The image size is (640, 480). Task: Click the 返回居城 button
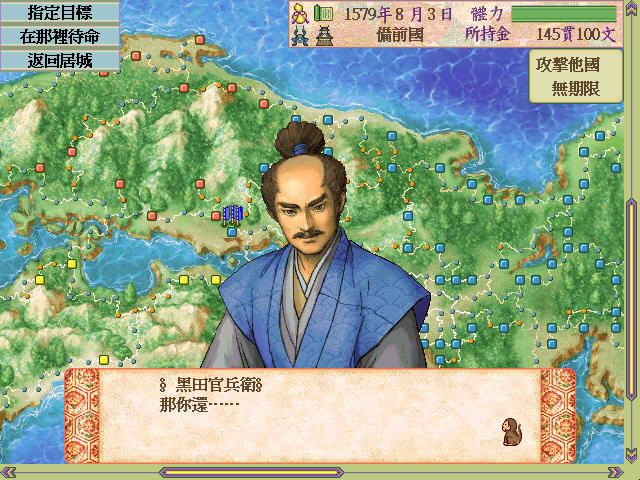(59, 58)
